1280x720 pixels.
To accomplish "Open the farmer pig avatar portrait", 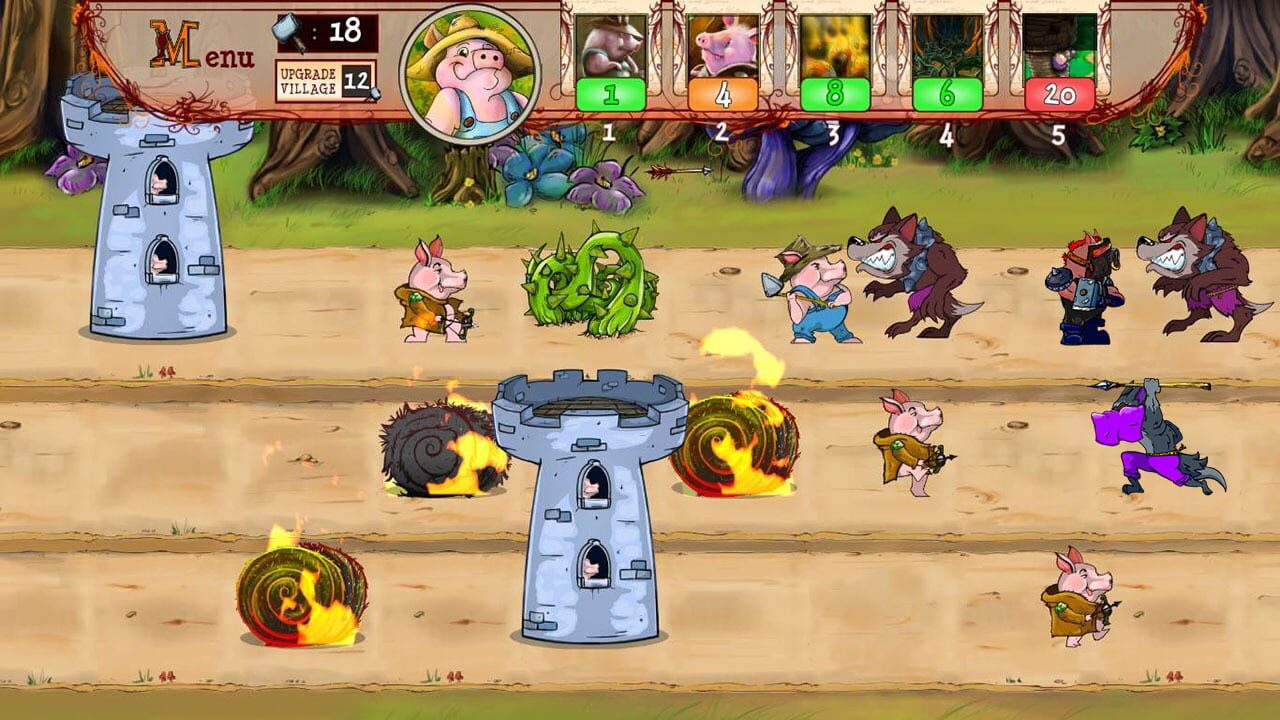I will coord(472,70).
